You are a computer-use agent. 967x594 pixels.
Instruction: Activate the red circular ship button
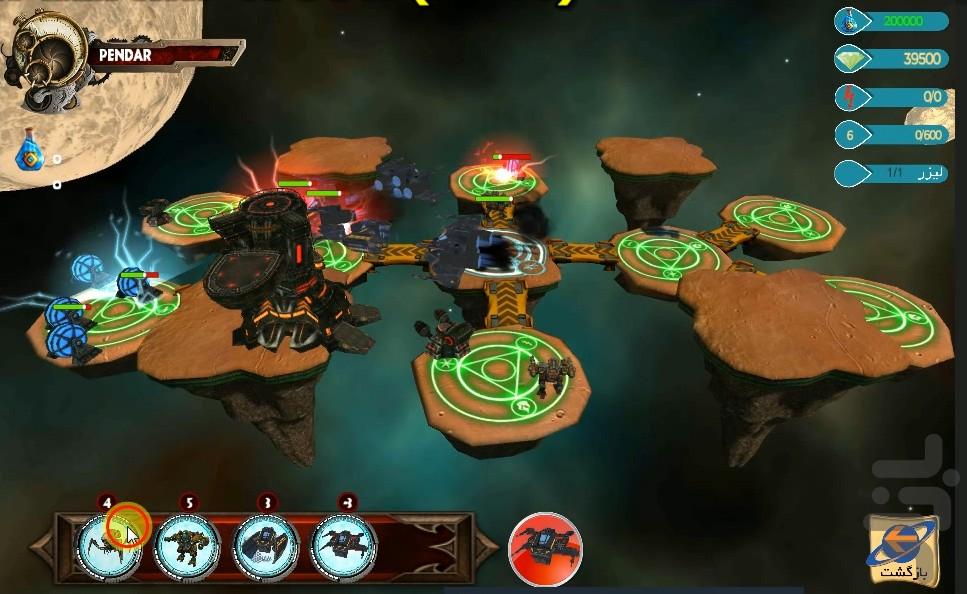point(545,548)
